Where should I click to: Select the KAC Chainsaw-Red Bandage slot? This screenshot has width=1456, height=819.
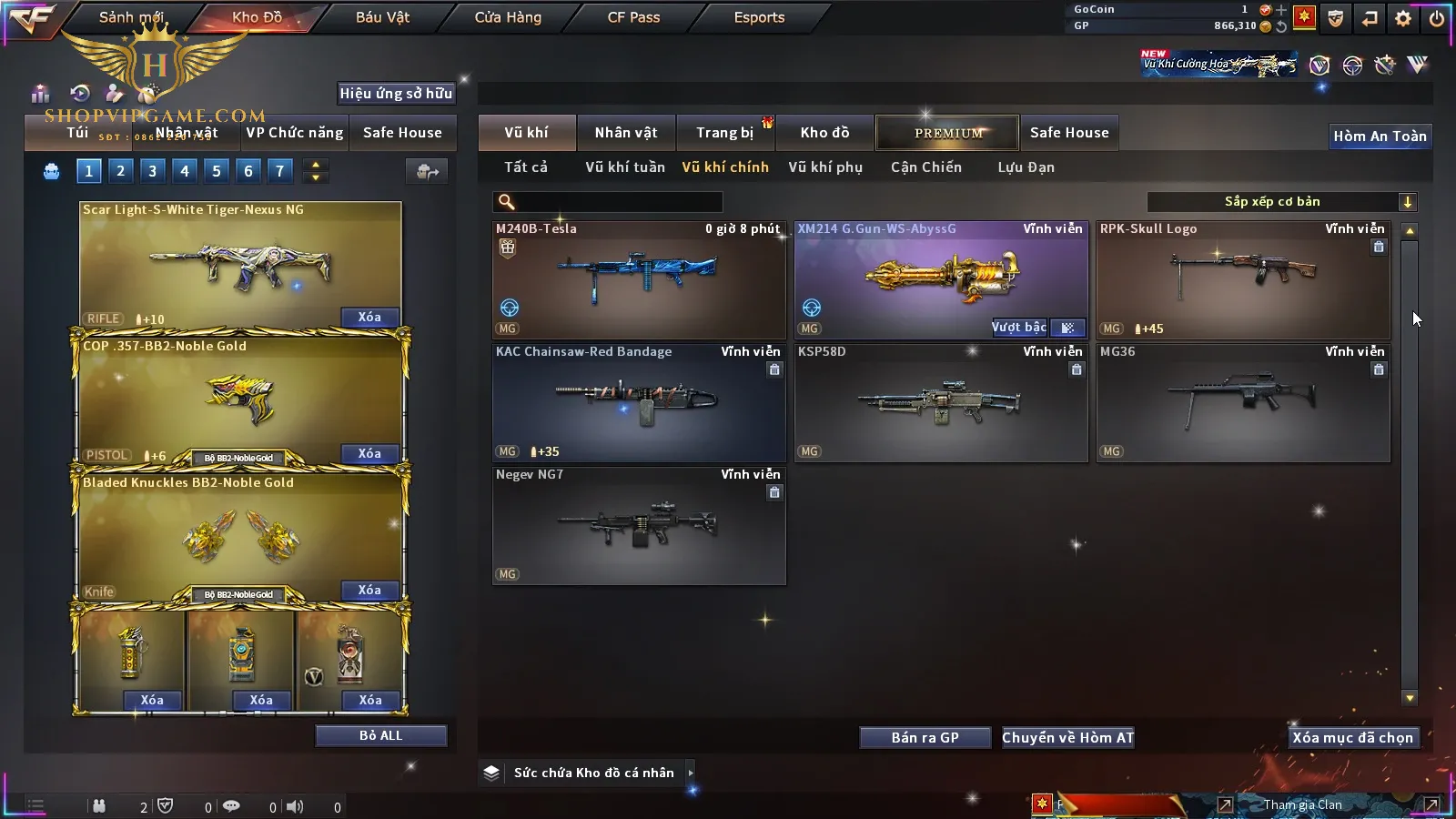[639, 403]
